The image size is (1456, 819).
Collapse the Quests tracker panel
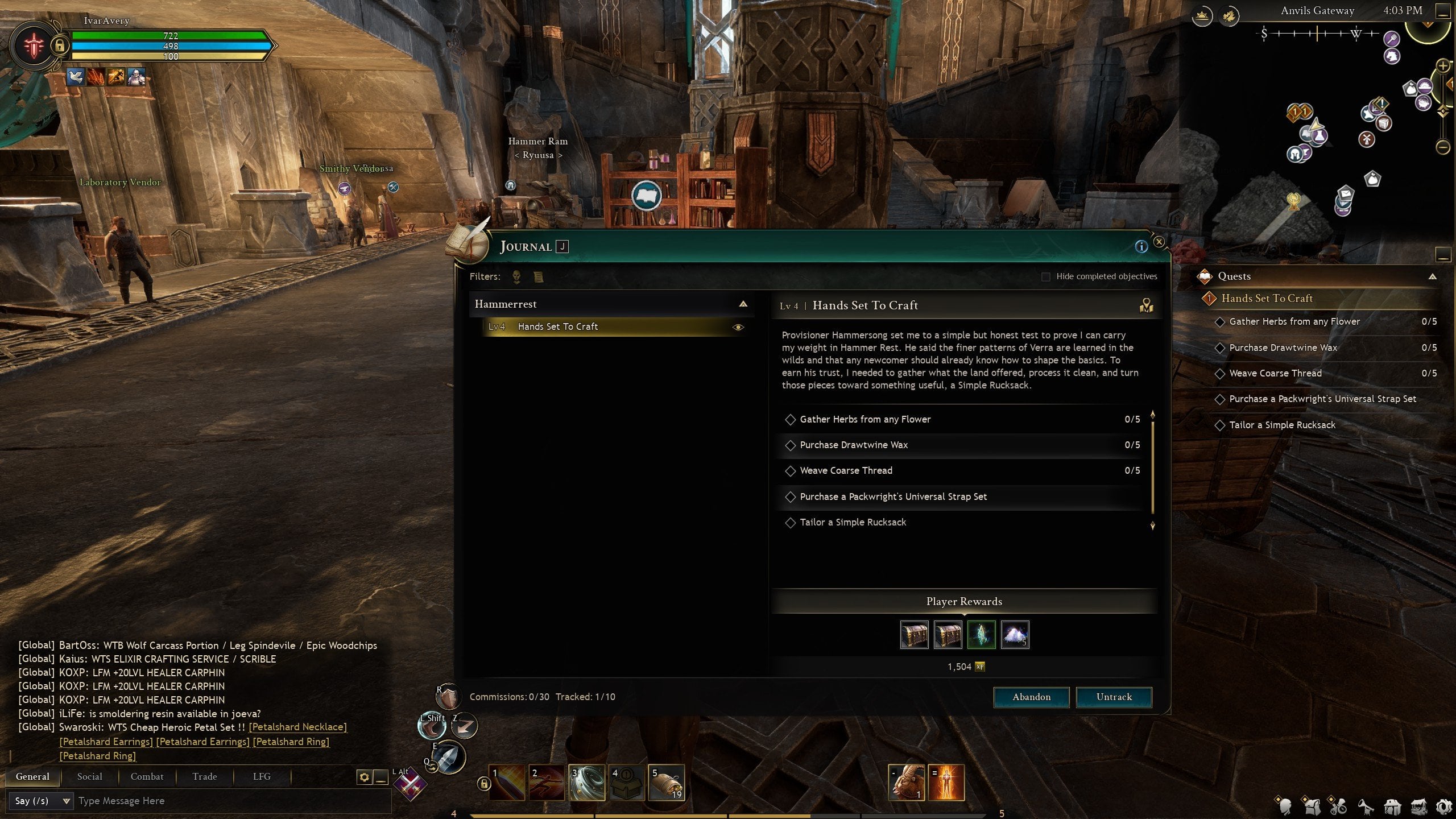[1432, 276]
